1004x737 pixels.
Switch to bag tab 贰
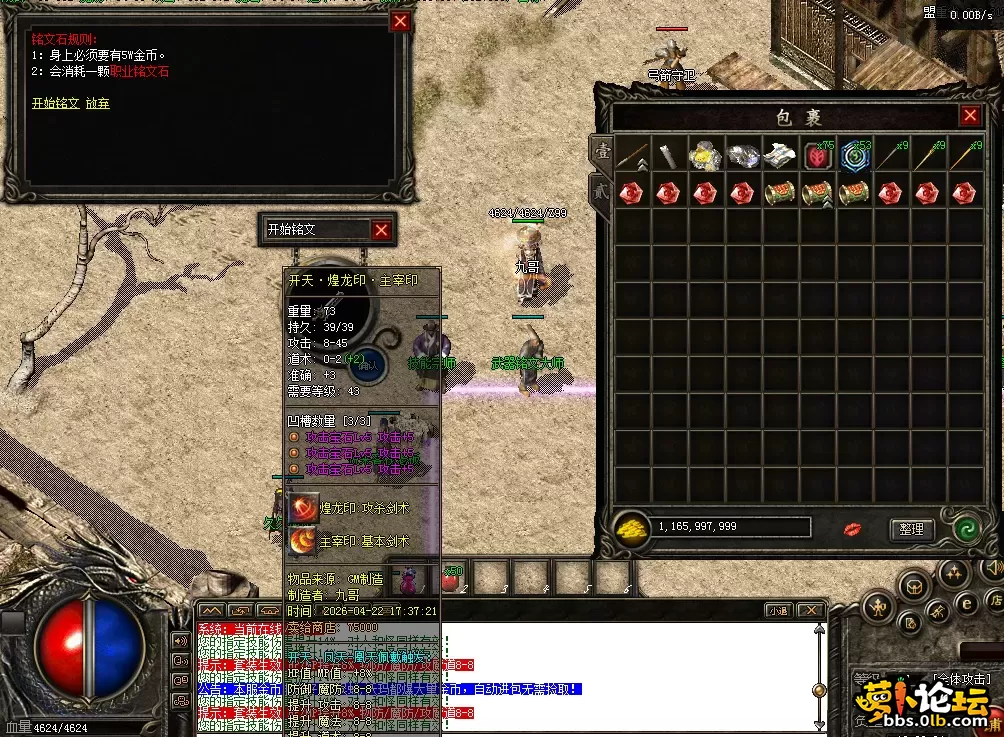(603, 190)
